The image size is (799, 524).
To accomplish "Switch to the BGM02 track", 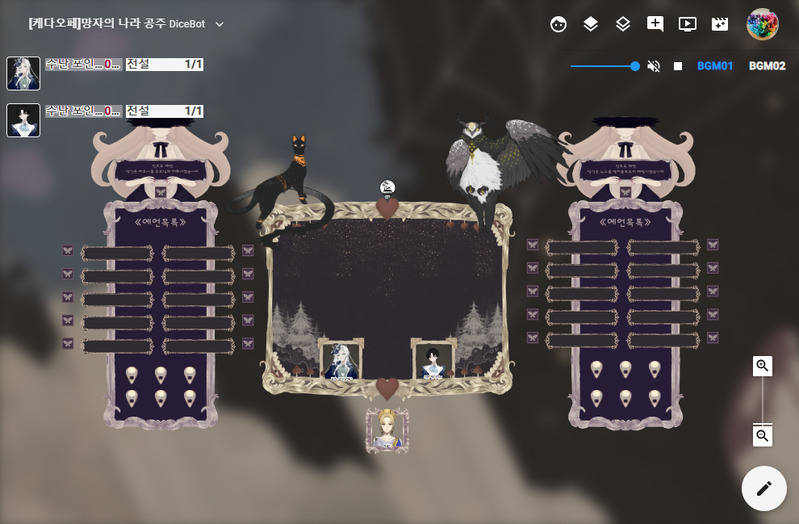I will pos(767,66).
